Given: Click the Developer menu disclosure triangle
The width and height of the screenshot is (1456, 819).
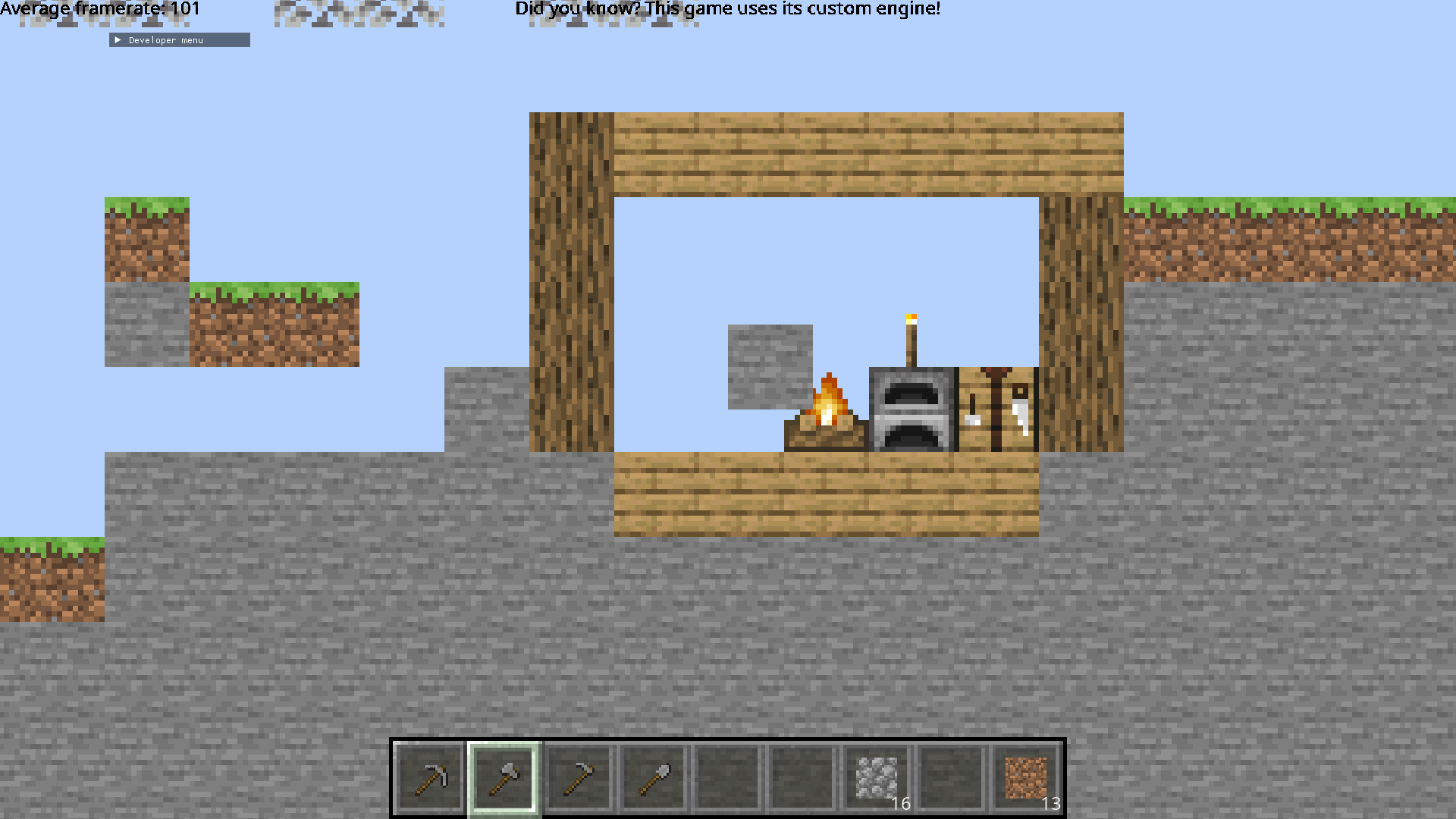Looking at the screenshot, I should [x=118, y=39].
